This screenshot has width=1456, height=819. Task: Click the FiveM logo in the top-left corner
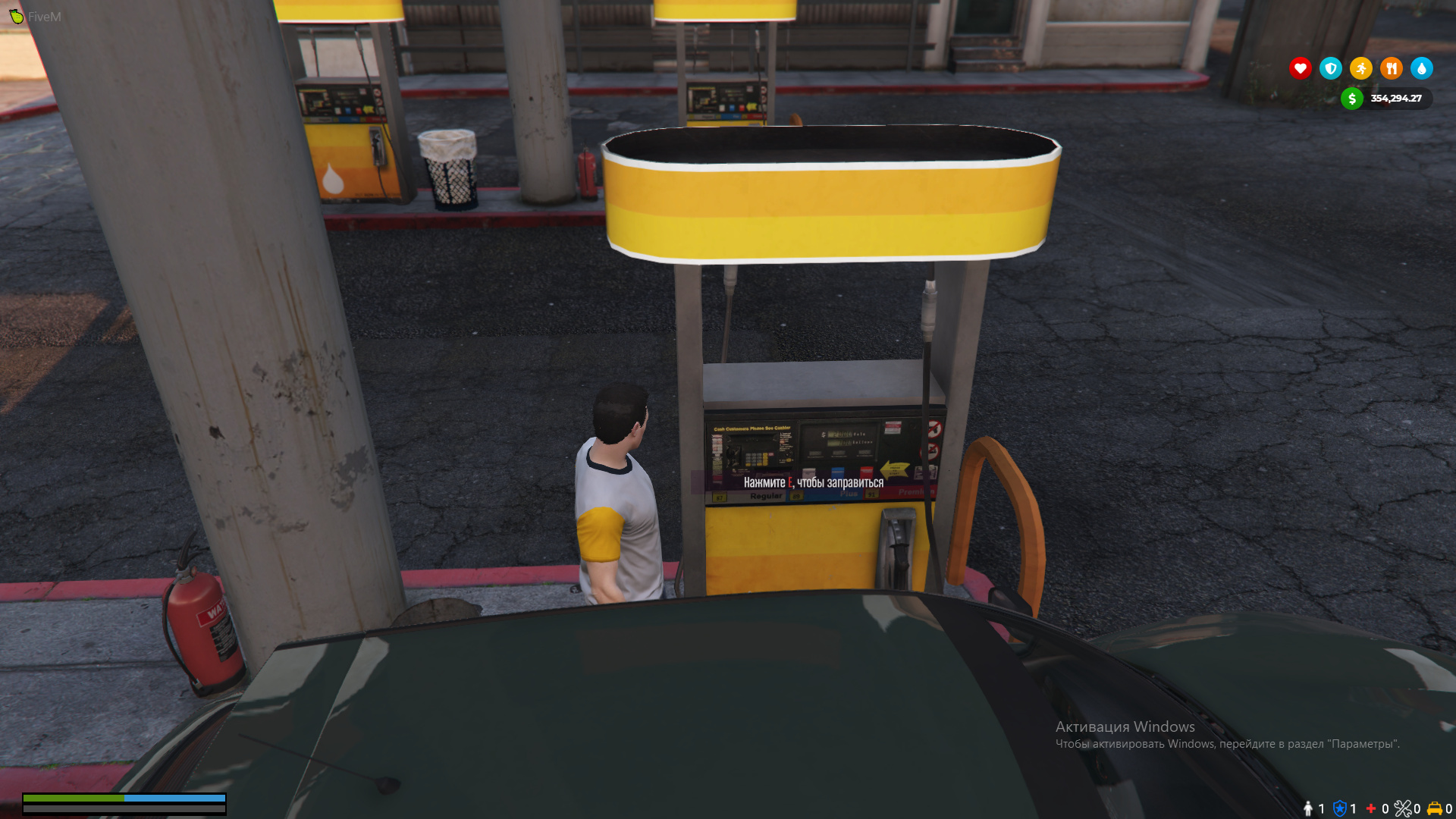[x=15, y=15]
